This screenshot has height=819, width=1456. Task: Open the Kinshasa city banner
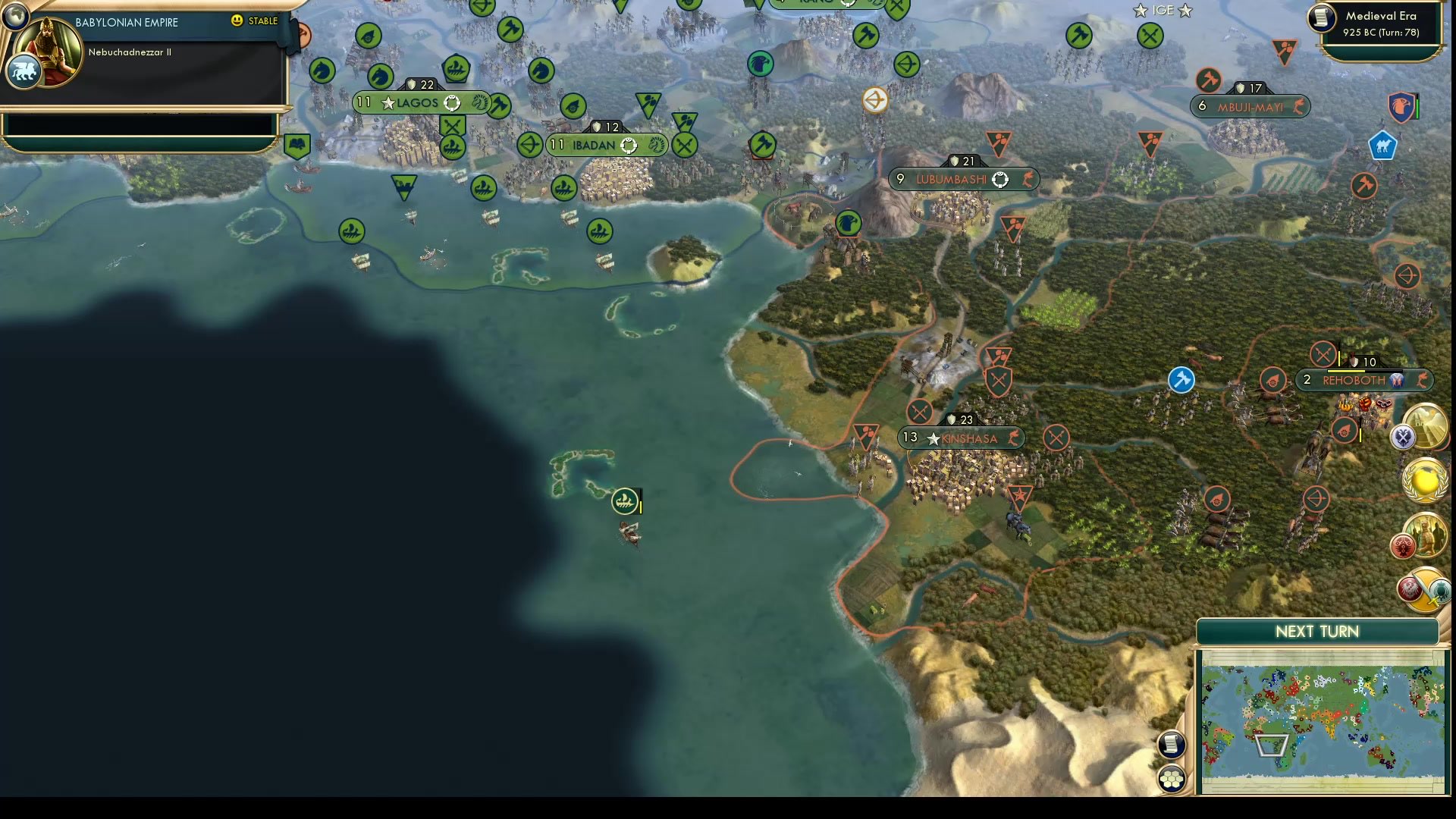coord(961,437)
